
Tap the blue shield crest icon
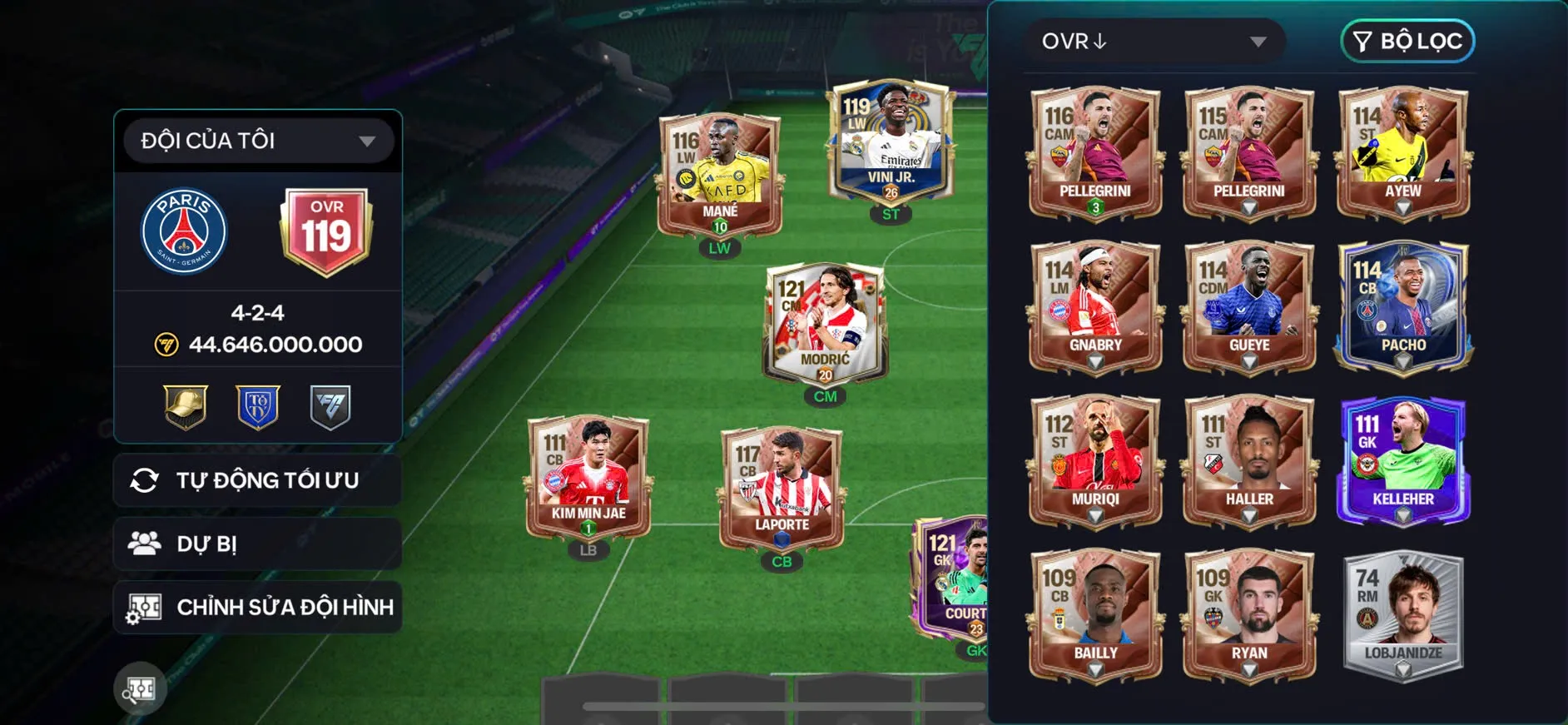pos(258,407)
